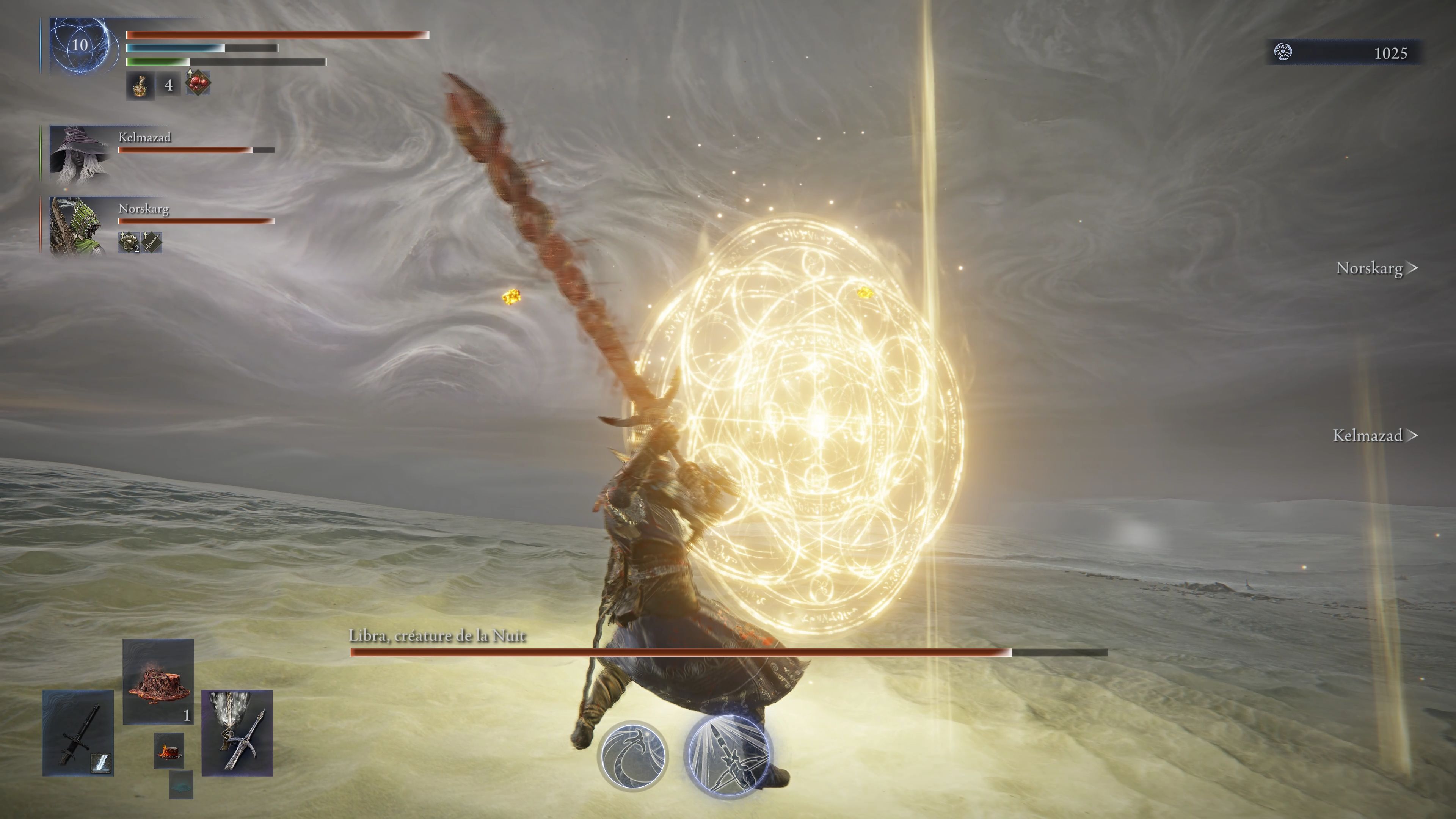Select Norskarg's green-hooded portrait
The image size is (1456, 819).
[78, 225]
